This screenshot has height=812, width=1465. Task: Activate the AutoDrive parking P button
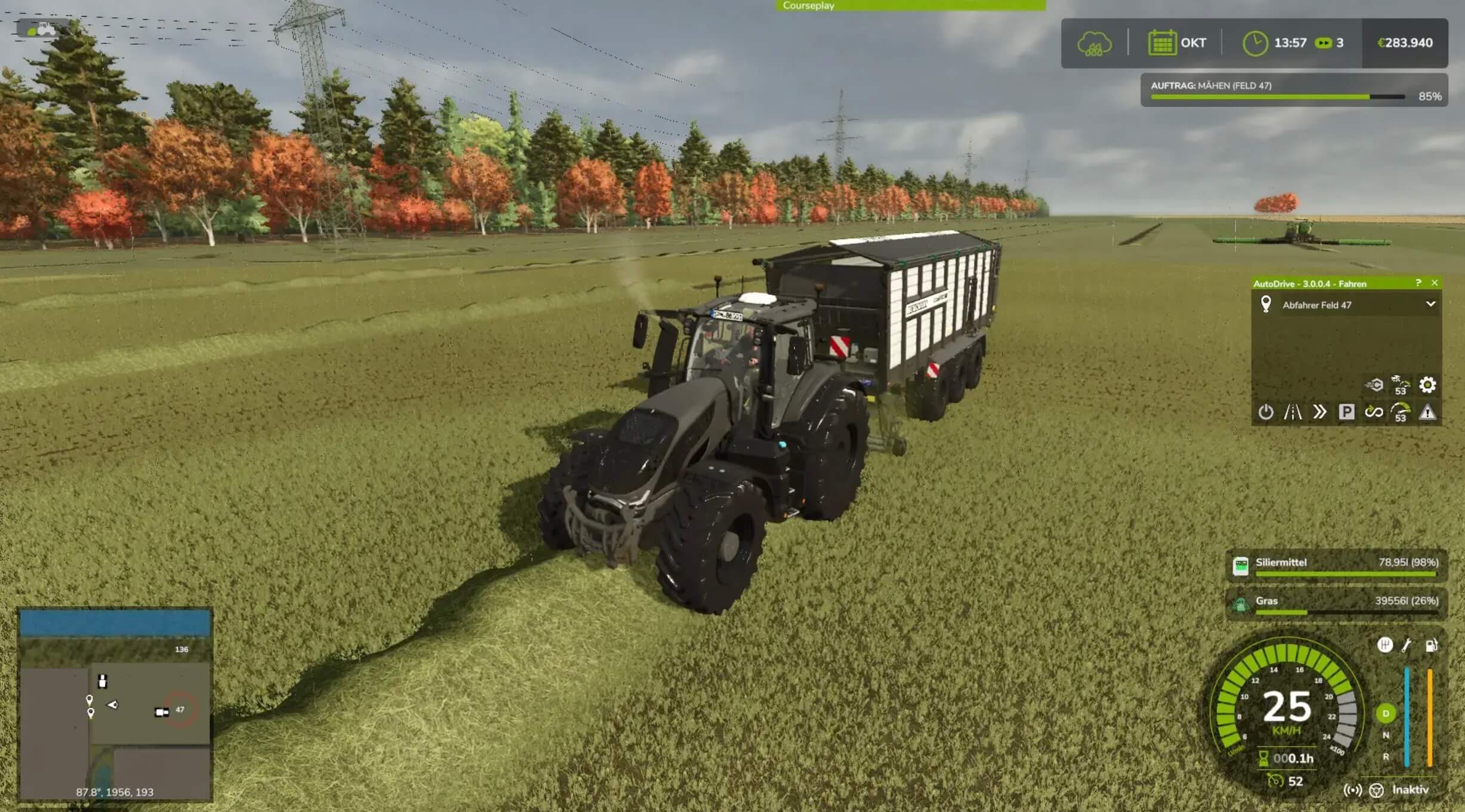click(x=1346, y=412)
